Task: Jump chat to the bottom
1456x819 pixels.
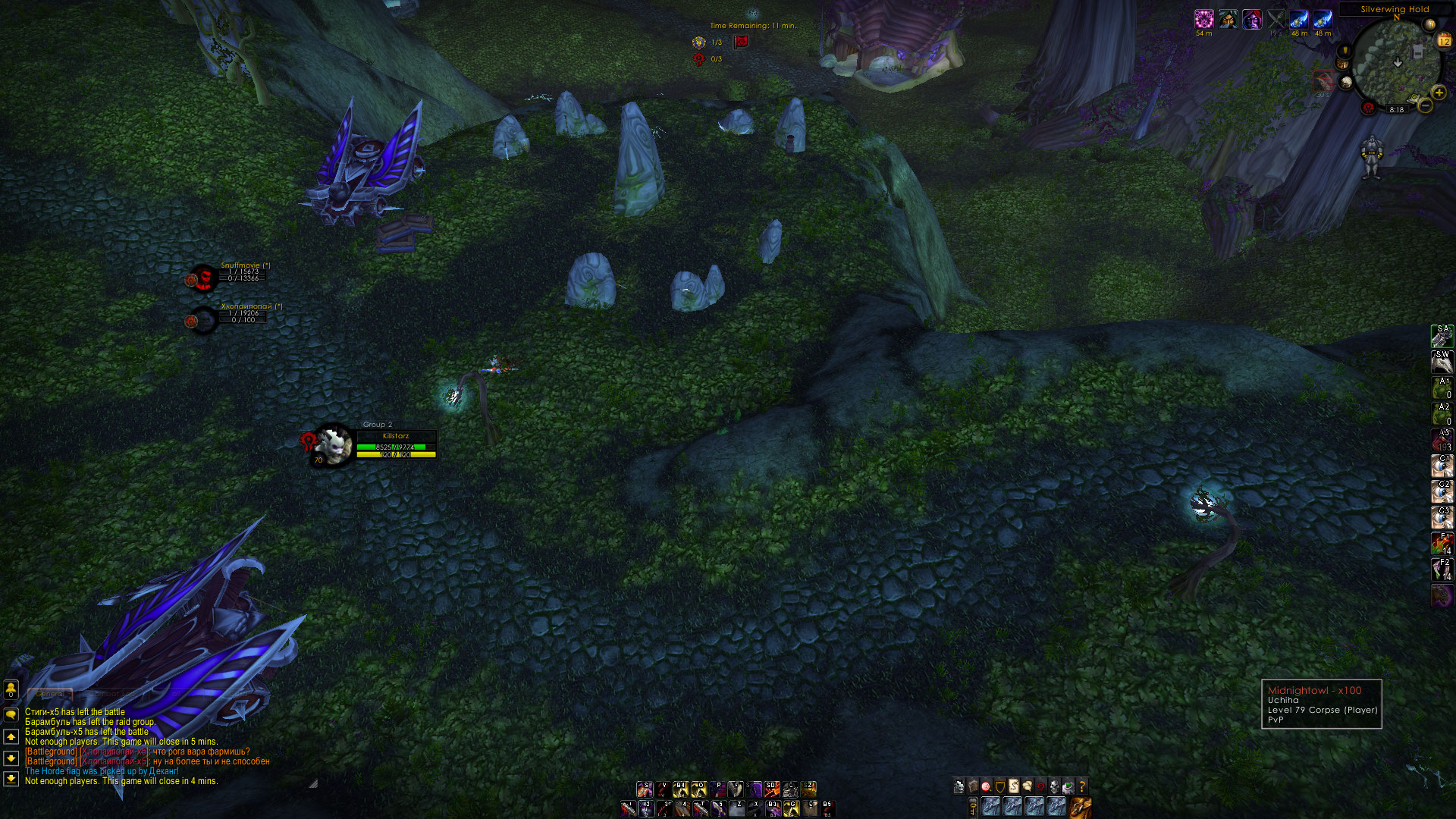Action: (11, 778)
